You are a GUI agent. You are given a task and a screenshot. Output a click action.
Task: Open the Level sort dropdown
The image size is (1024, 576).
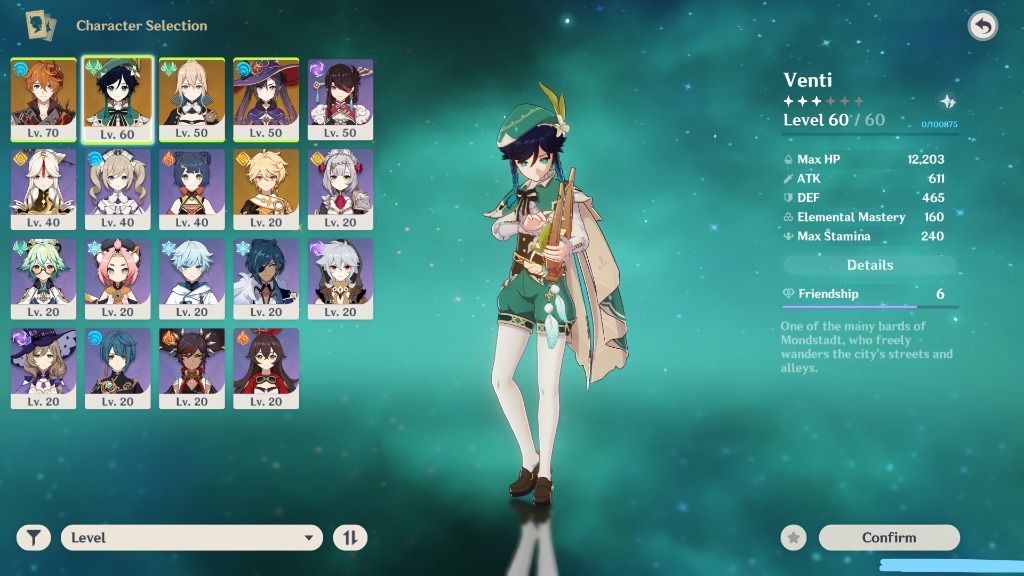point(191,538)
